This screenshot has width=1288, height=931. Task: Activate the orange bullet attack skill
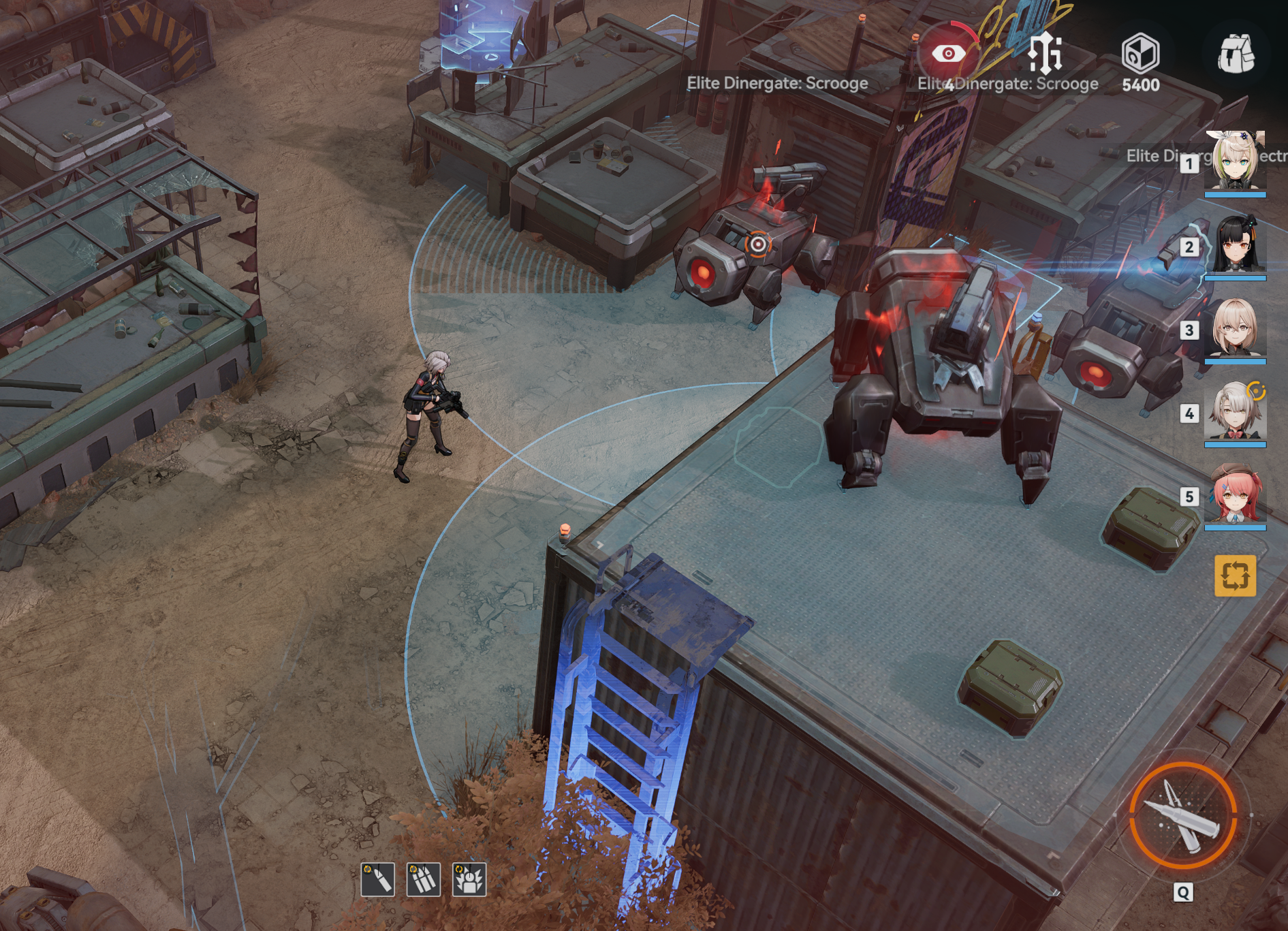point(1183,815)
